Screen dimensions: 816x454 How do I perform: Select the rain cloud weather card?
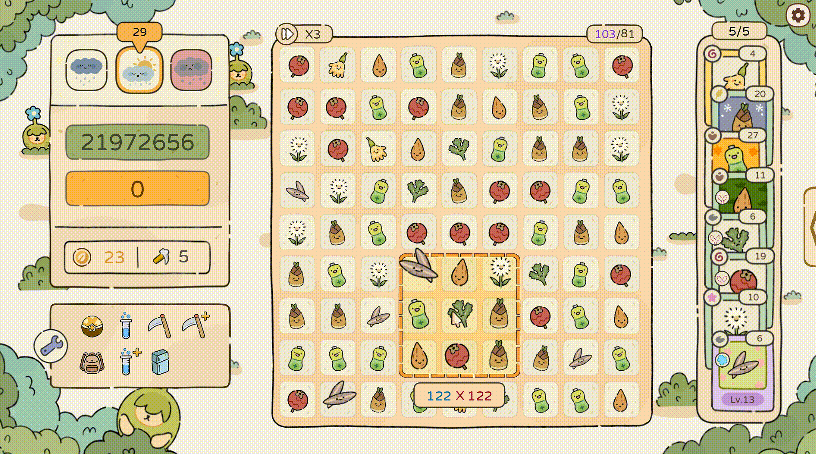[x=87, y=69]
